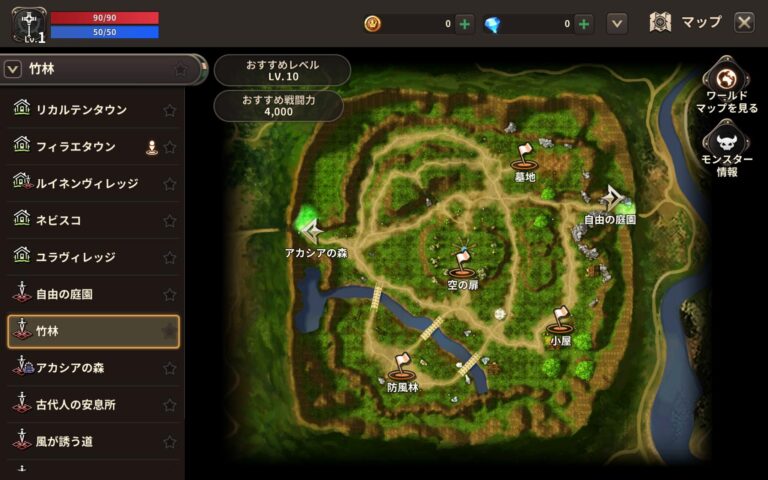Expand the currency dropdown arrow
The height and width of the screenshot is (480, 768).
pos(617,23)
